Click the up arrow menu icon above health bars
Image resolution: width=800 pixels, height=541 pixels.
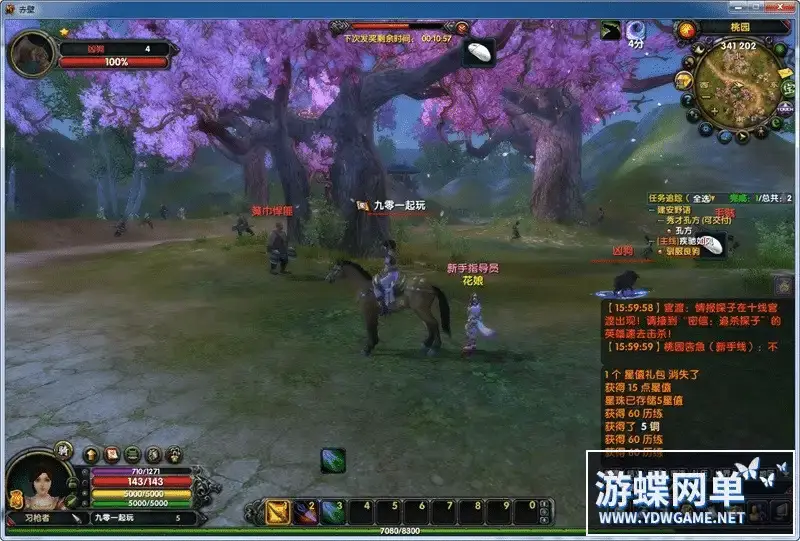[91, 454]
